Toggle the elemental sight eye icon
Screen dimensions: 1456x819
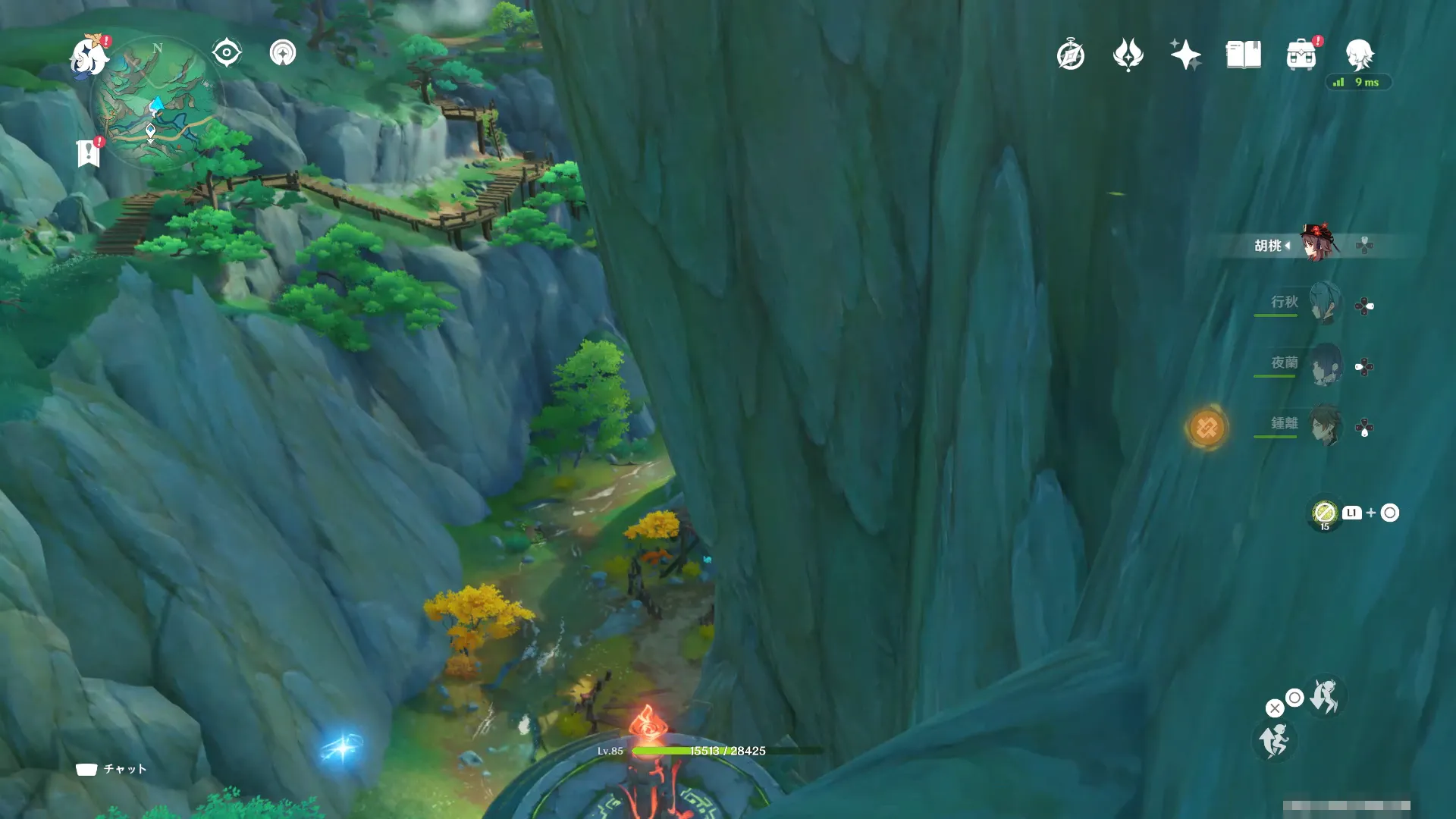tap(227, 53)
